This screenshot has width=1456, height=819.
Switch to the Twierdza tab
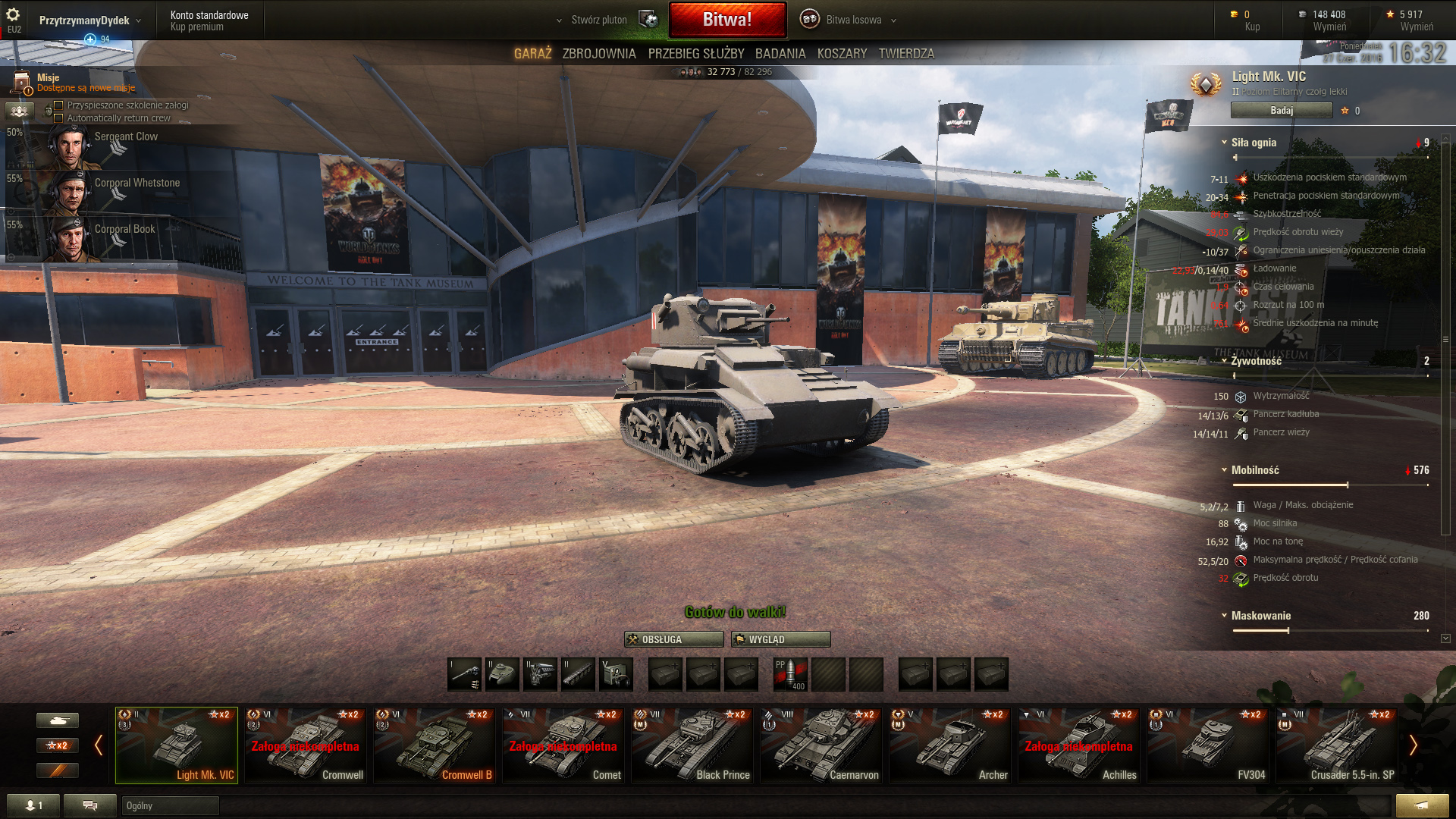(x=906, y=54)
